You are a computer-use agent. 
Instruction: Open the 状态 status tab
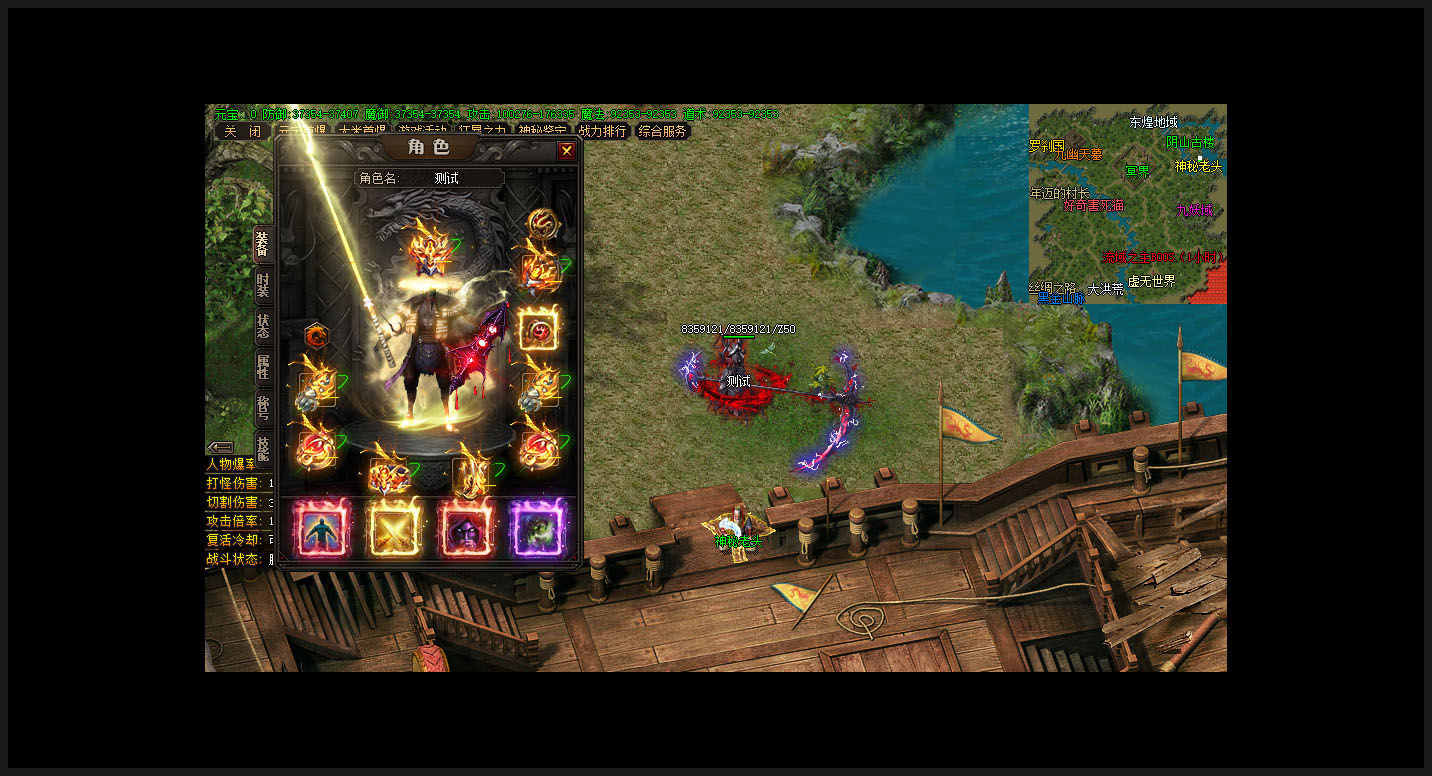coord(262,326)
